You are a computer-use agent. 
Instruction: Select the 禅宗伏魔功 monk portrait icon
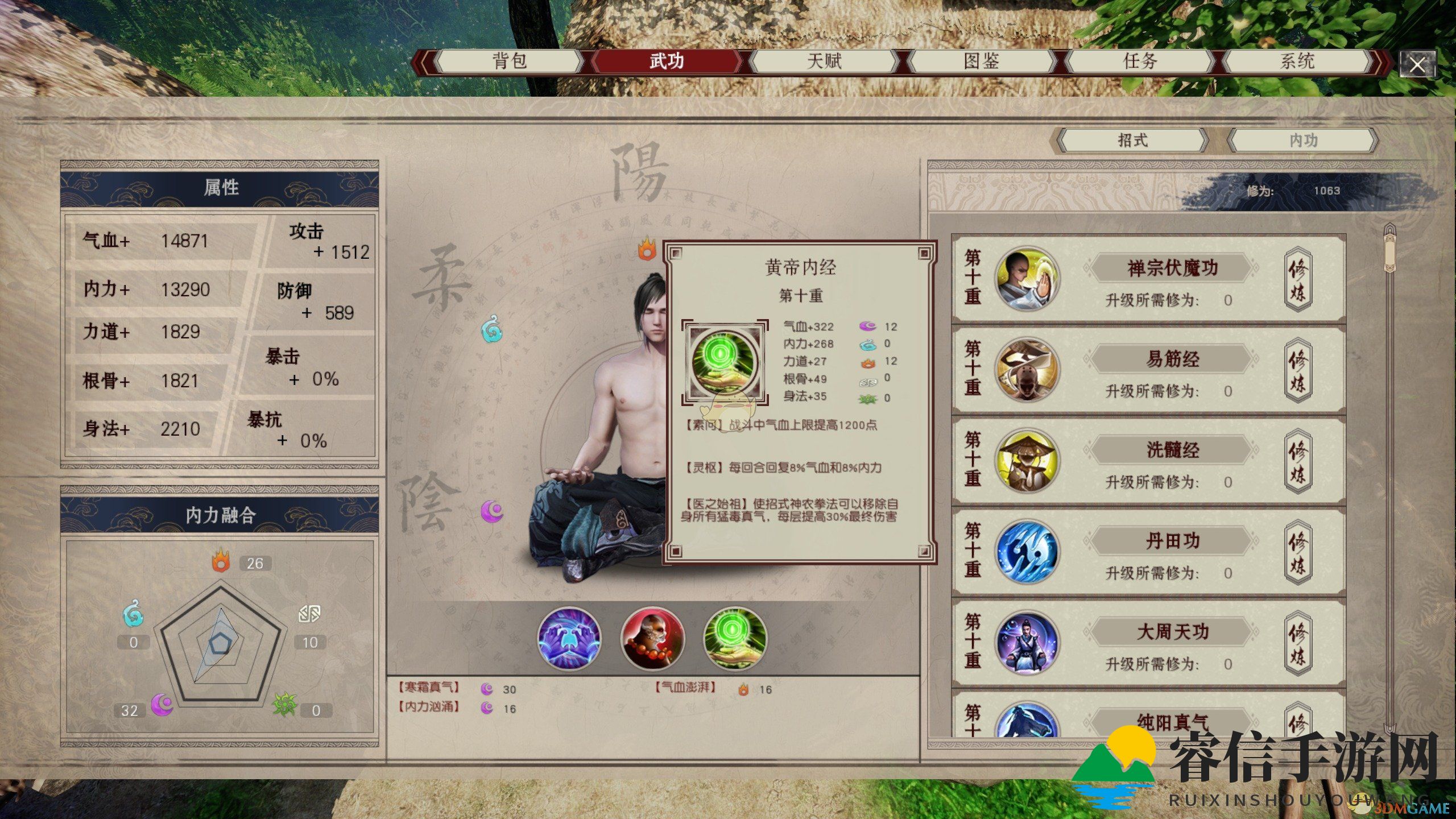click(x=1027, y=279)
